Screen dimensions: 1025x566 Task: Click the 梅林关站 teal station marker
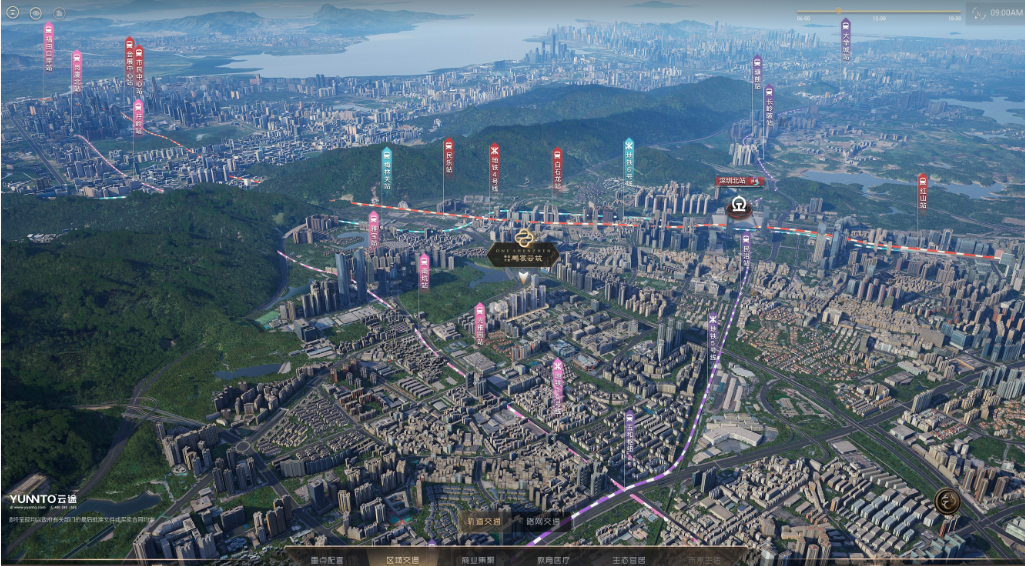coord(387,166)
